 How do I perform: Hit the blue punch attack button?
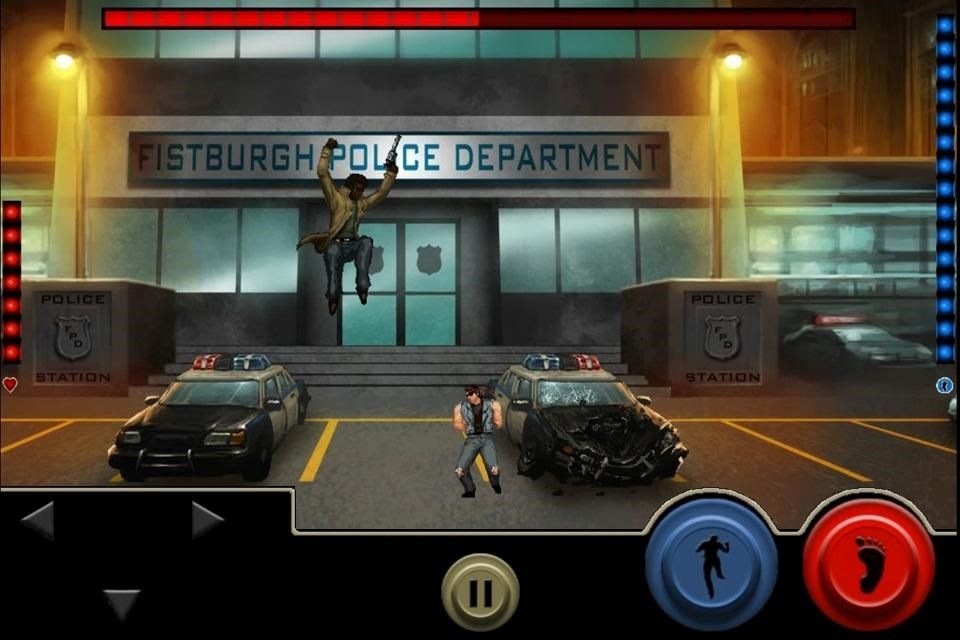click(x=711, y=564)
